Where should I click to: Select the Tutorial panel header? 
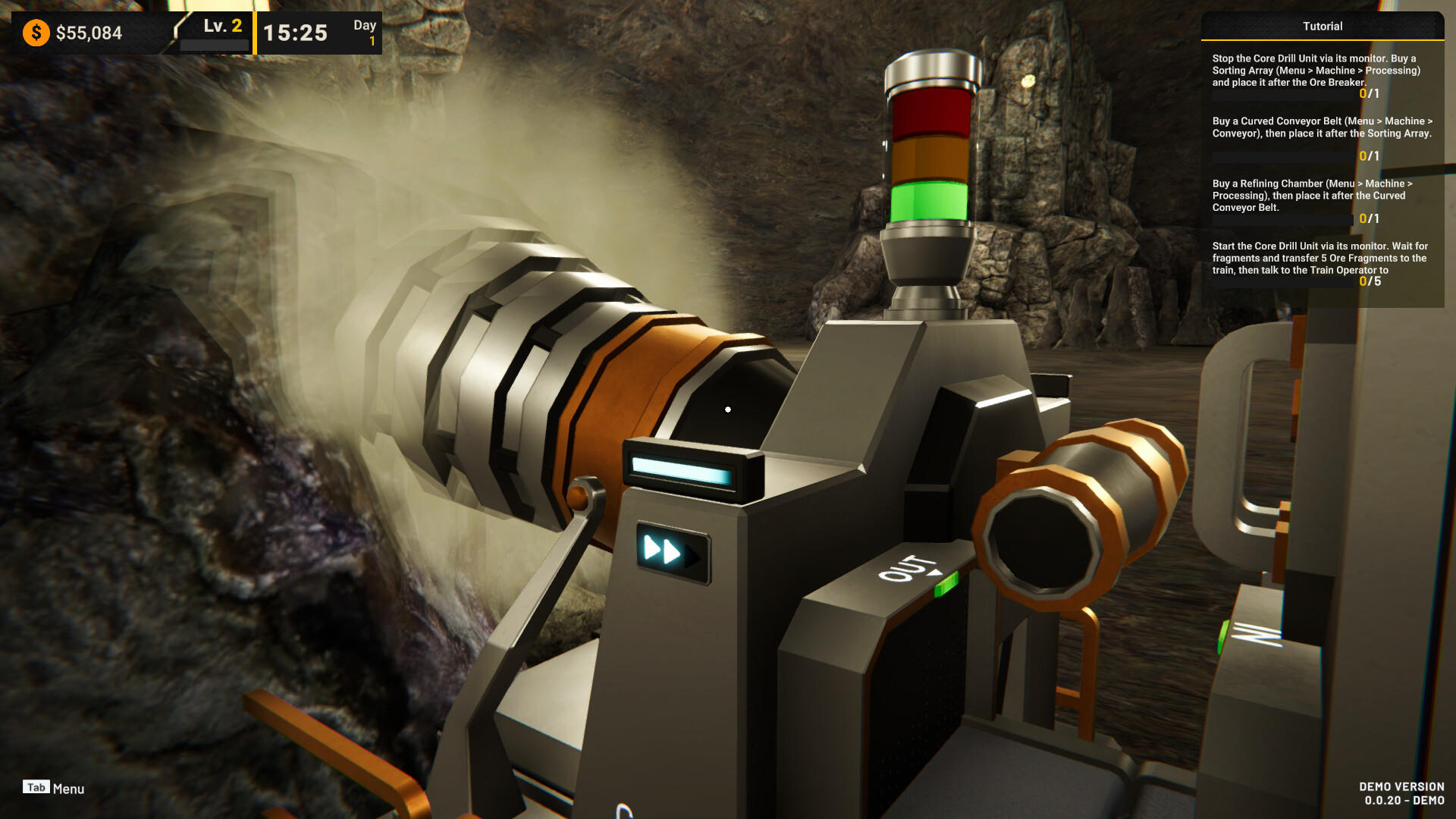(1322, 26)
